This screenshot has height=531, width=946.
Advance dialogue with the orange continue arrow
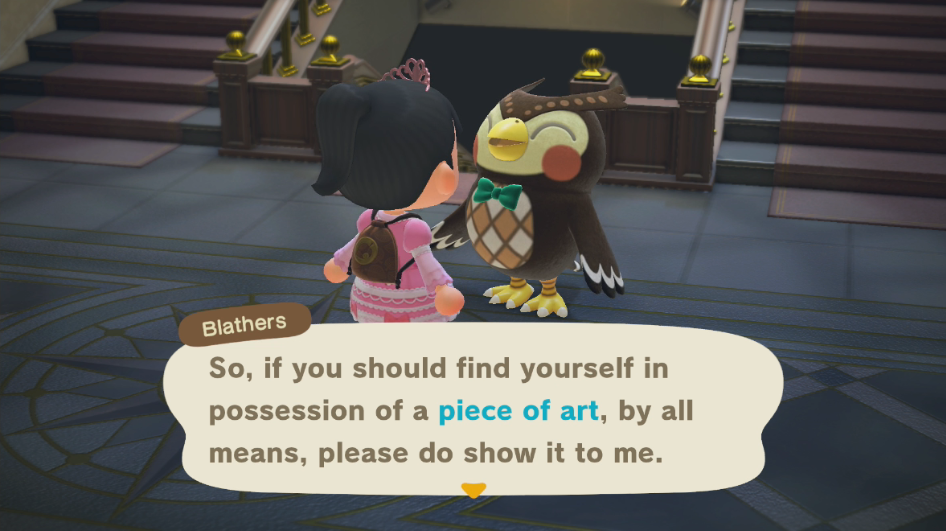[471, 490]
